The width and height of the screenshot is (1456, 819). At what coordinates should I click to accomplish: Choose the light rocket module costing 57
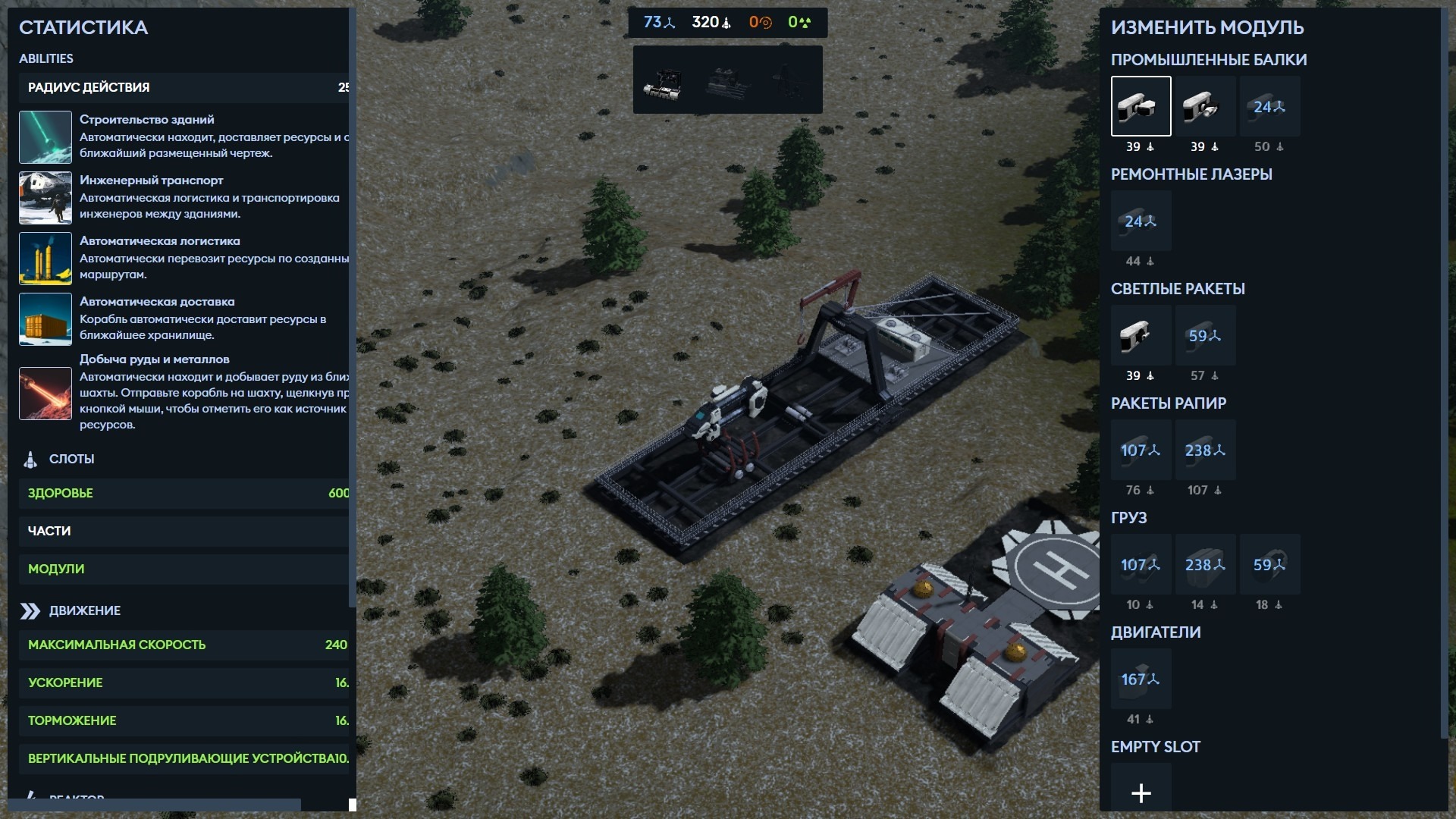click(1205, 335)
